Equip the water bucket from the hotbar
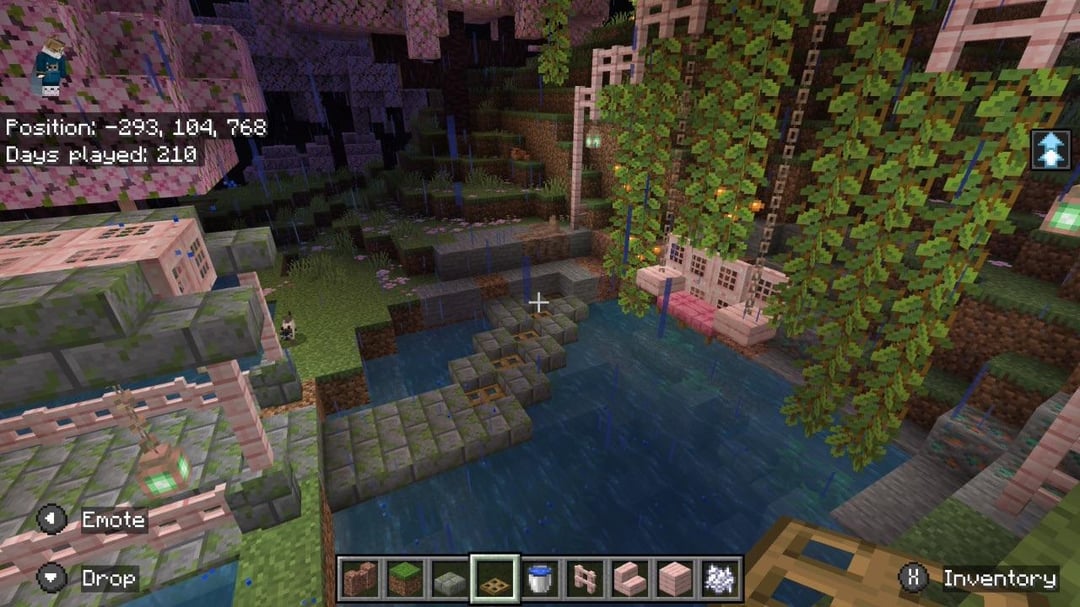The height and width of the screenshot is (607, 1080). point(540,579)
